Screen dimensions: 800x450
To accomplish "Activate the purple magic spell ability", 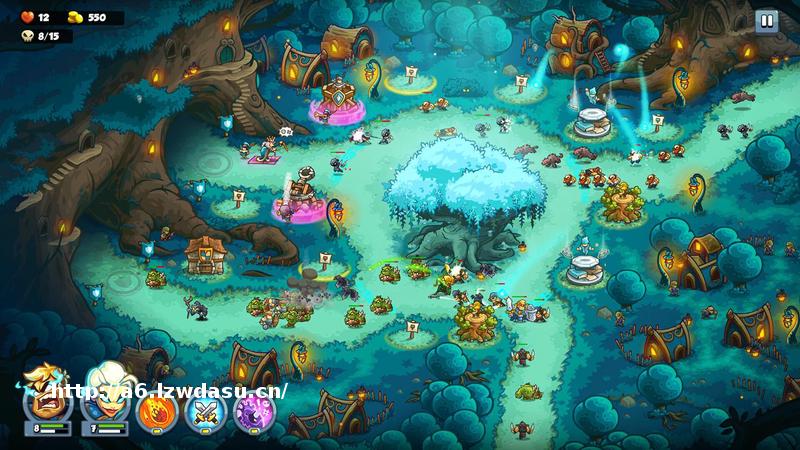I will [x=254, y=411].
